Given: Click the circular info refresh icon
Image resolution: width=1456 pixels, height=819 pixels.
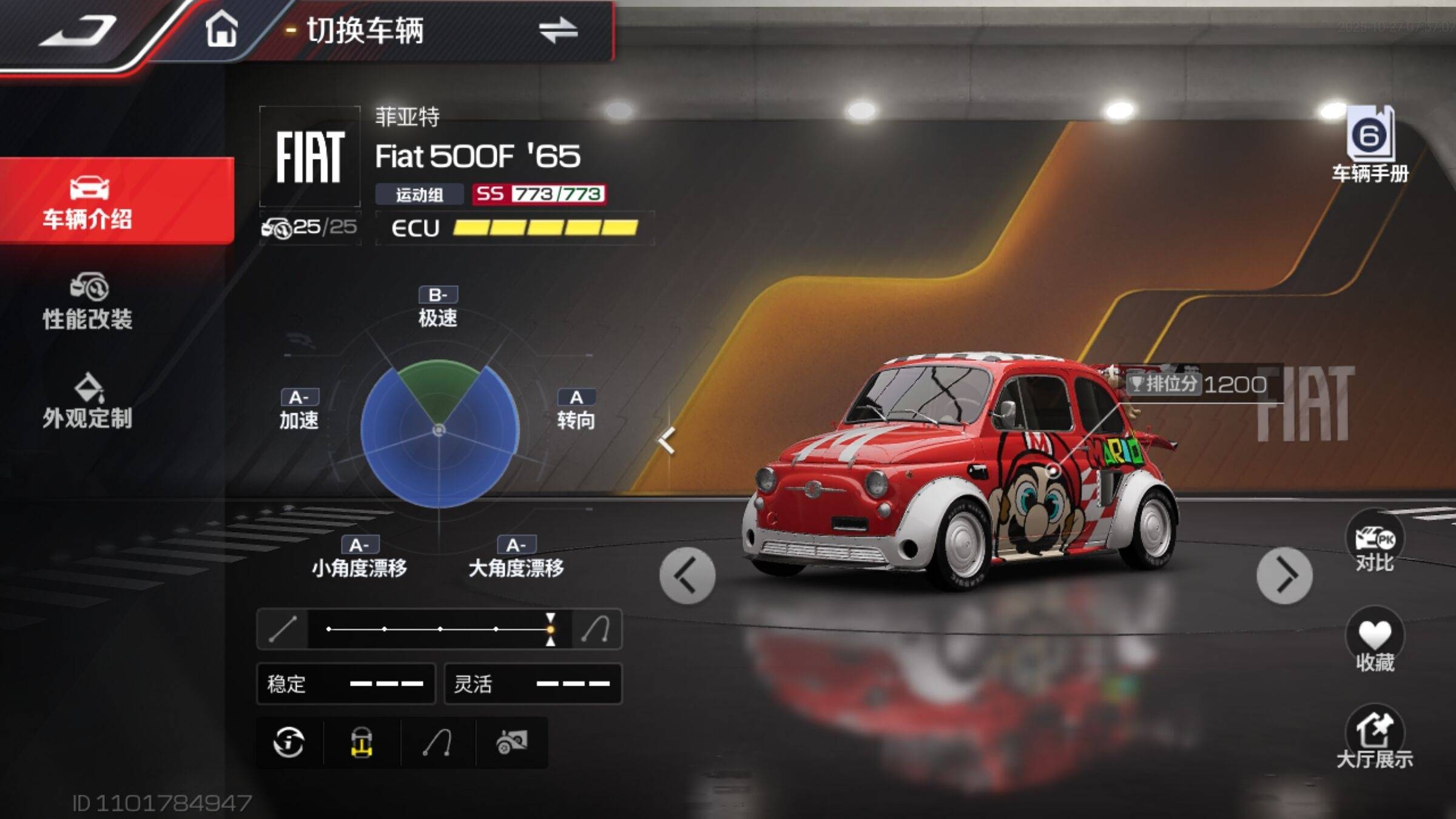Looking at the screenshot, I should coord(289,742).
